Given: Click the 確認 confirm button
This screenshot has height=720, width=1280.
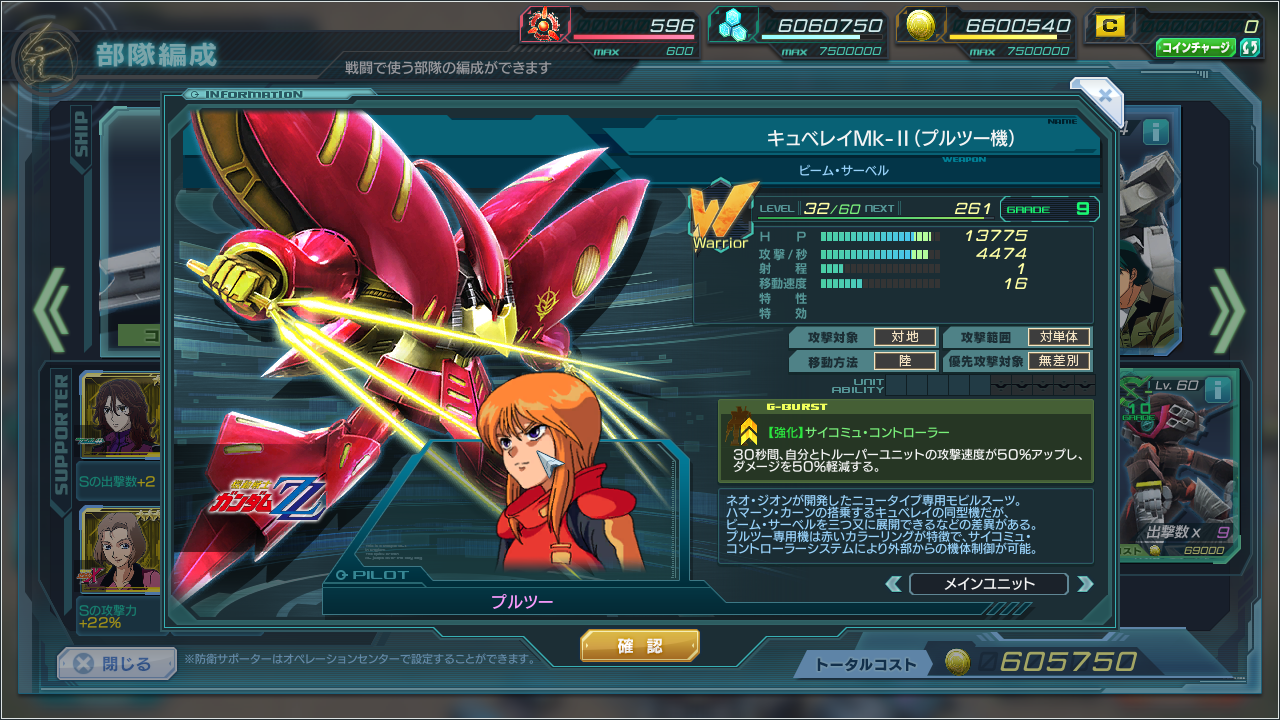Looking at the screenshot, I should point(640,646).
